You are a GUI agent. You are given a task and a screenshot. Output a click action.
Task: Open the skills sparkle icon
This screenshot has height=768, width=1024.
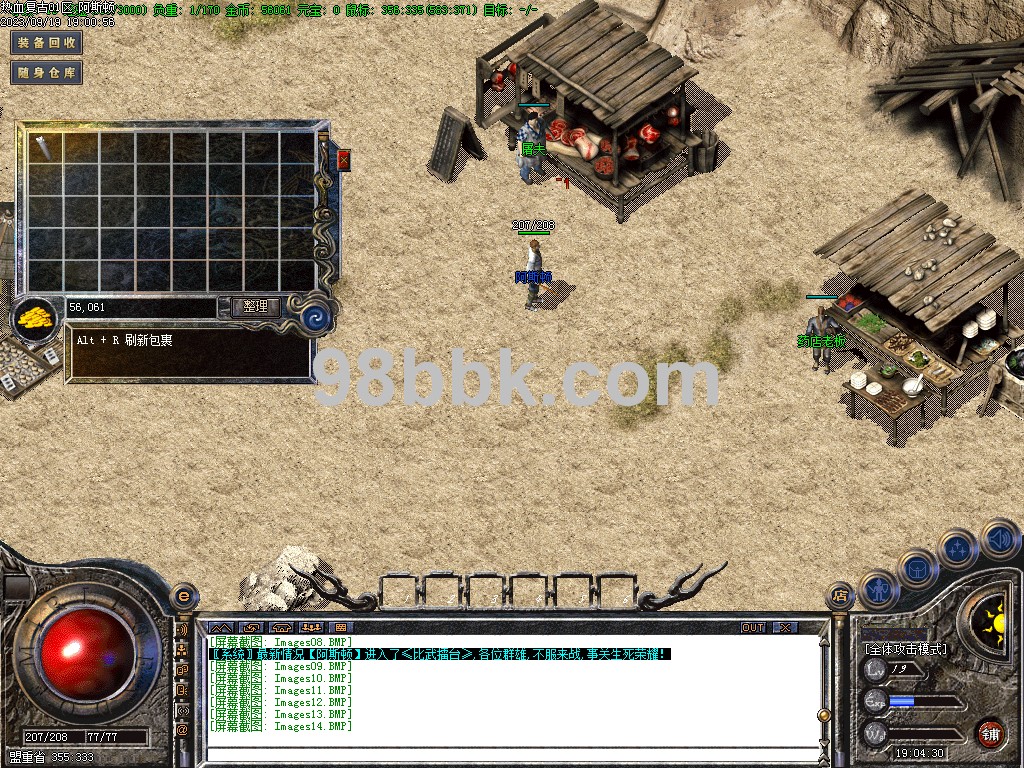pos(958,548)
